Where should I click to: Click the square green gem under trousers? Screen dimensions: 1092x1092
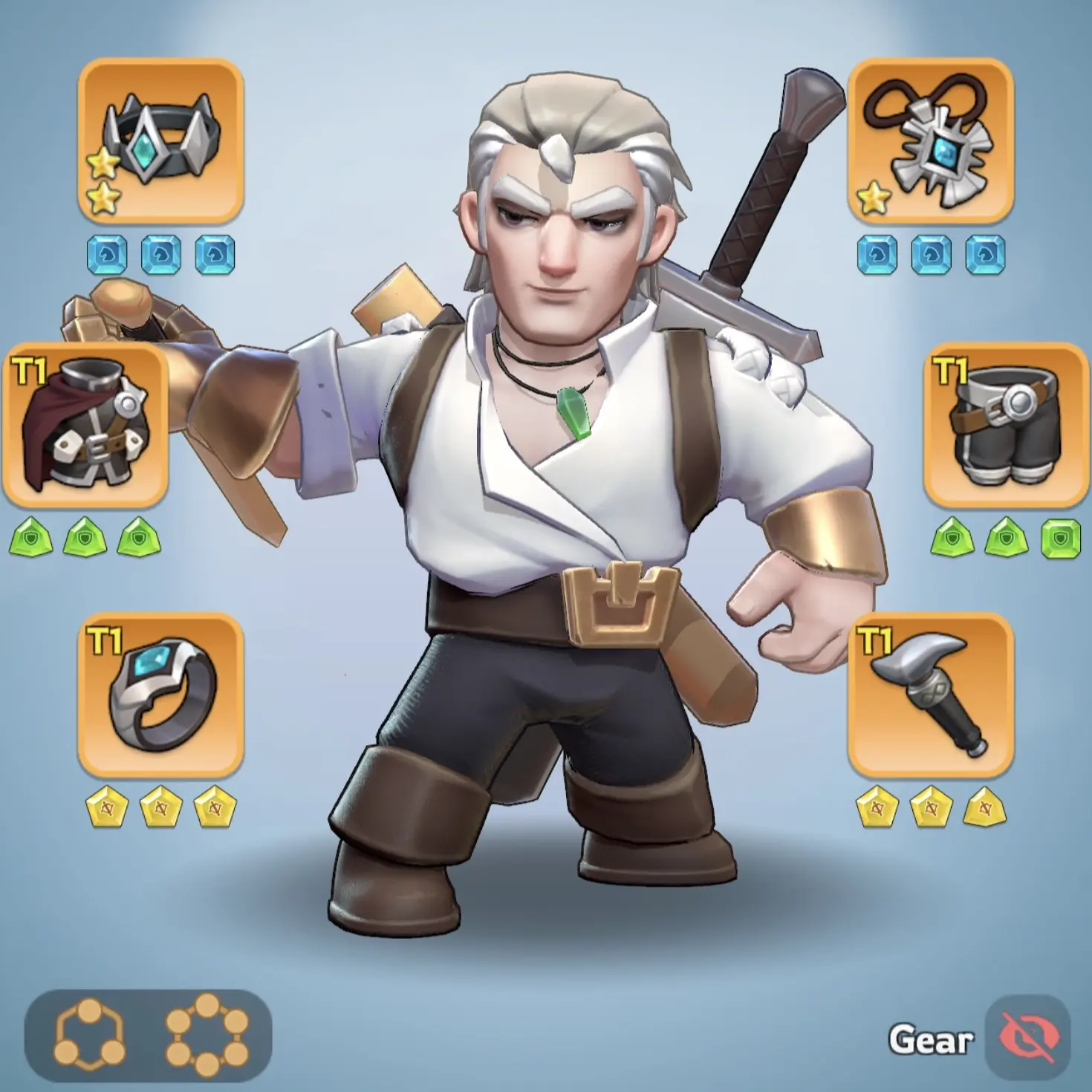pyautogui.click(x=1060, y=539)
